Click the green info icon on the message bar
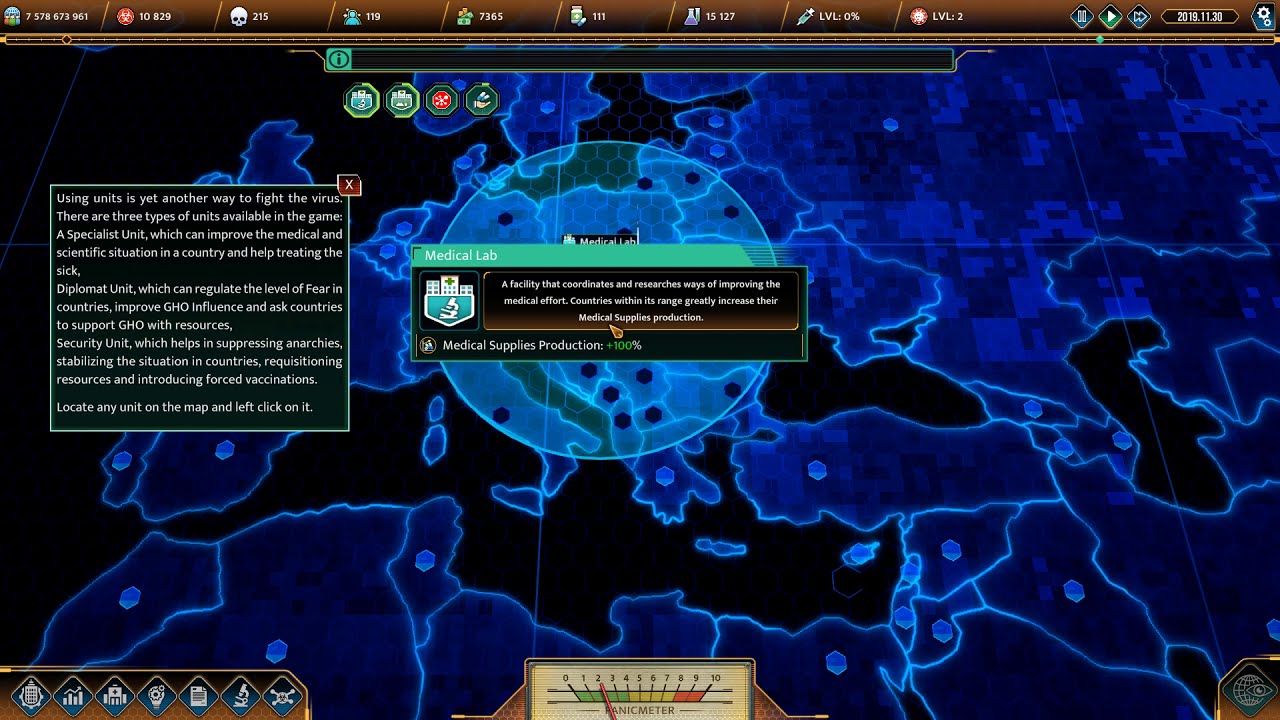Screen dimensions: 1280x720 [339, 60]
